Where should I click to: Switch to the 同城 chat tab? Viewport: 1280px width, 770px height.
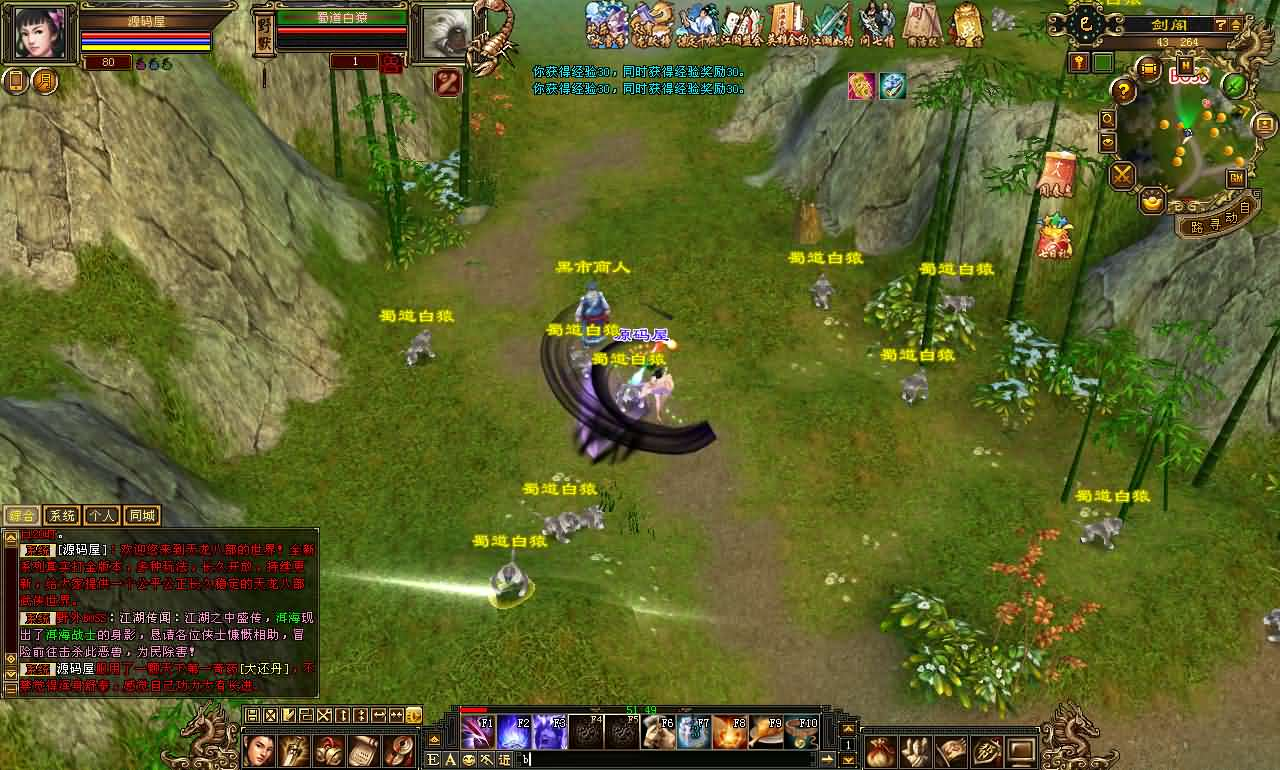pos(142,516)
